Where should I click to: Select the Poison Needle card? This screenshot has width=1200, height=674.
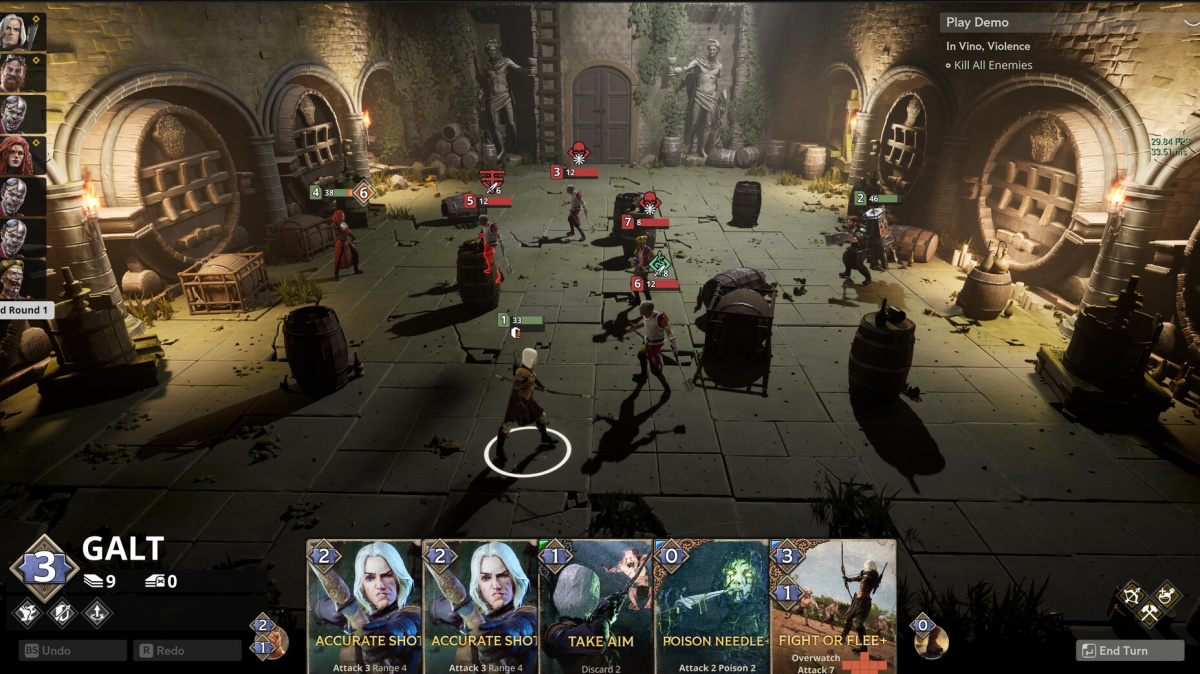click(x=710, y=606)
